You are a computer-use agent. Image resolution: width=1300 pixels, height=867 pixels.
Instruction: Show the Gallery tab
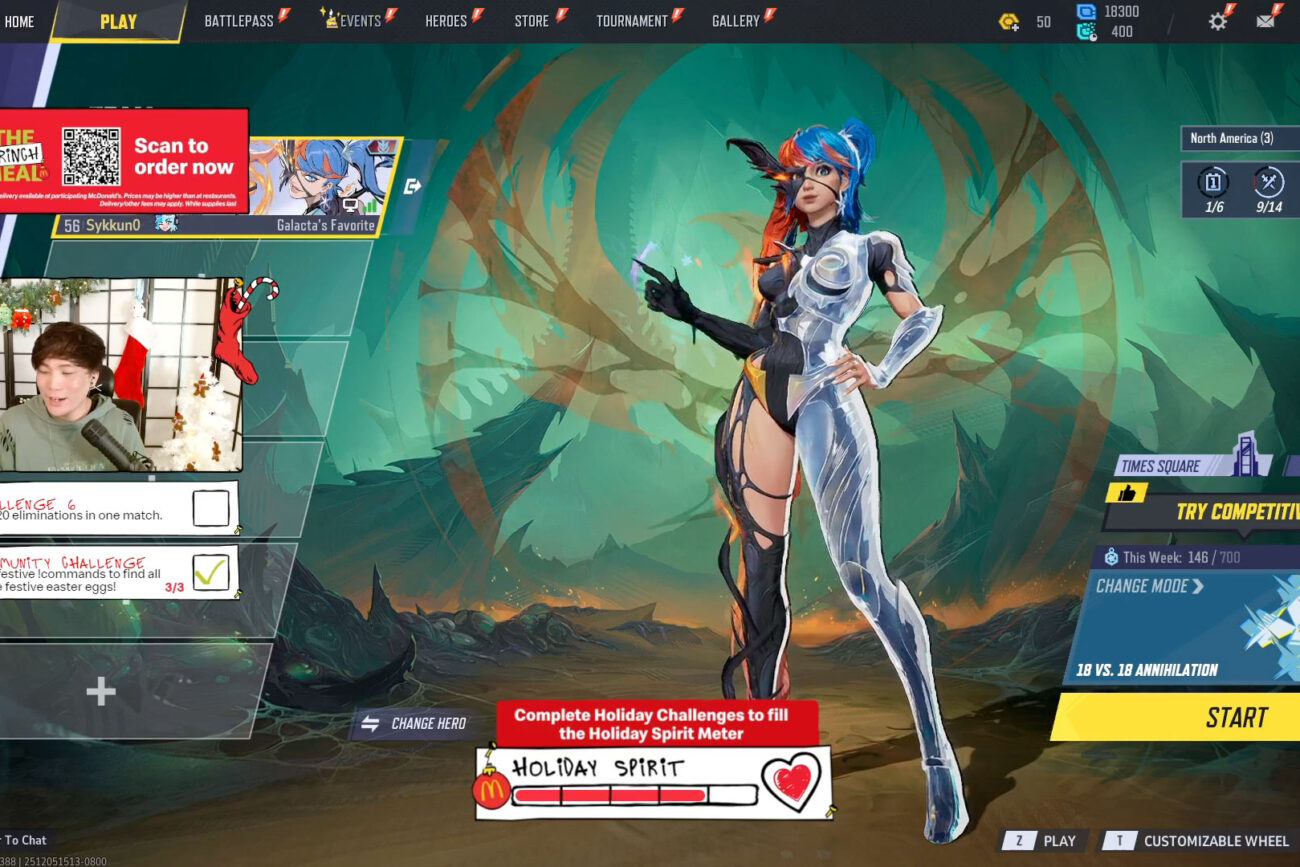click(x=736, y=21)
